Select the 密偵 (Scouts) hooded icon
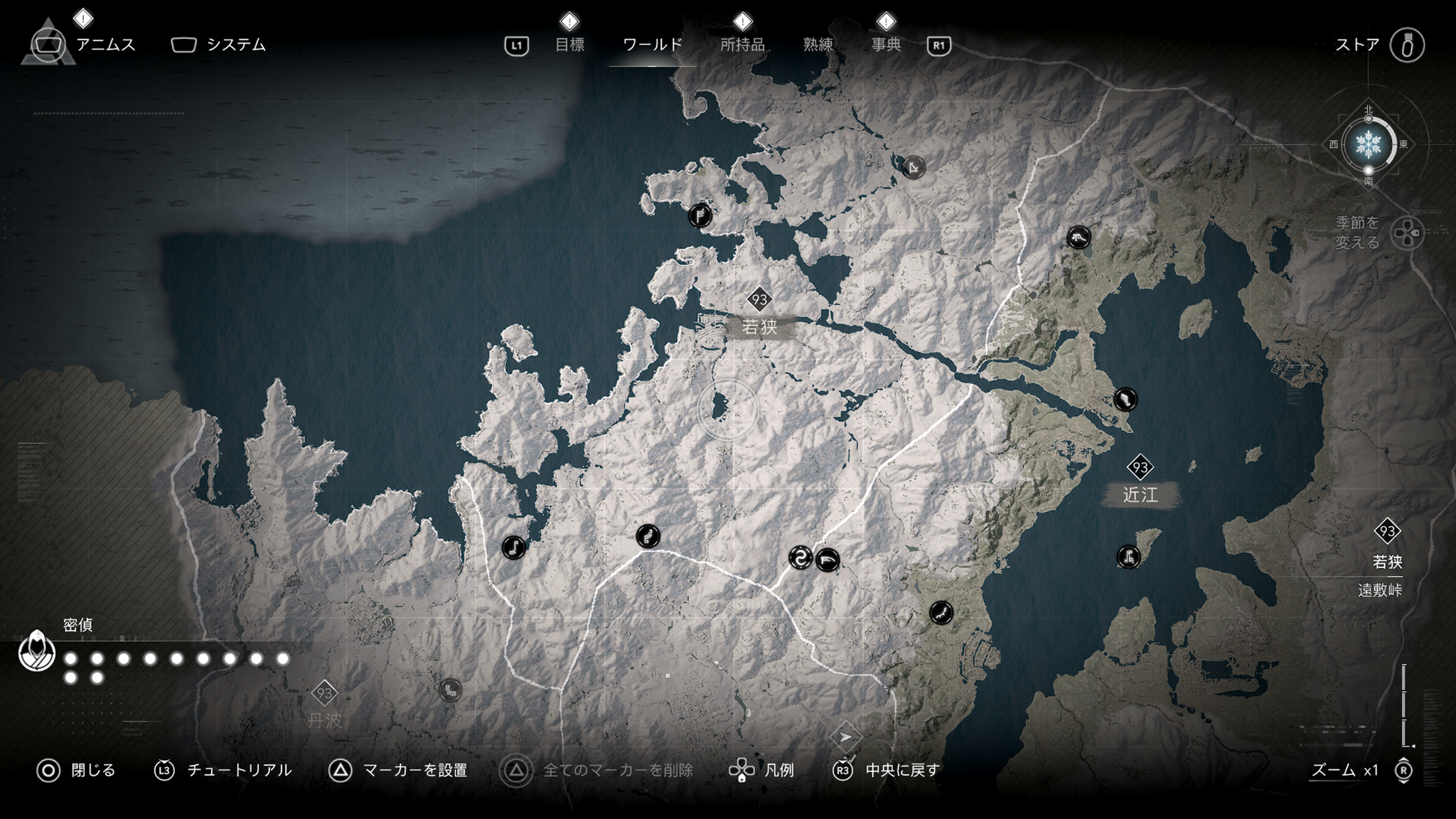Viewport: 1456px width, 819px height. (37, 650)
